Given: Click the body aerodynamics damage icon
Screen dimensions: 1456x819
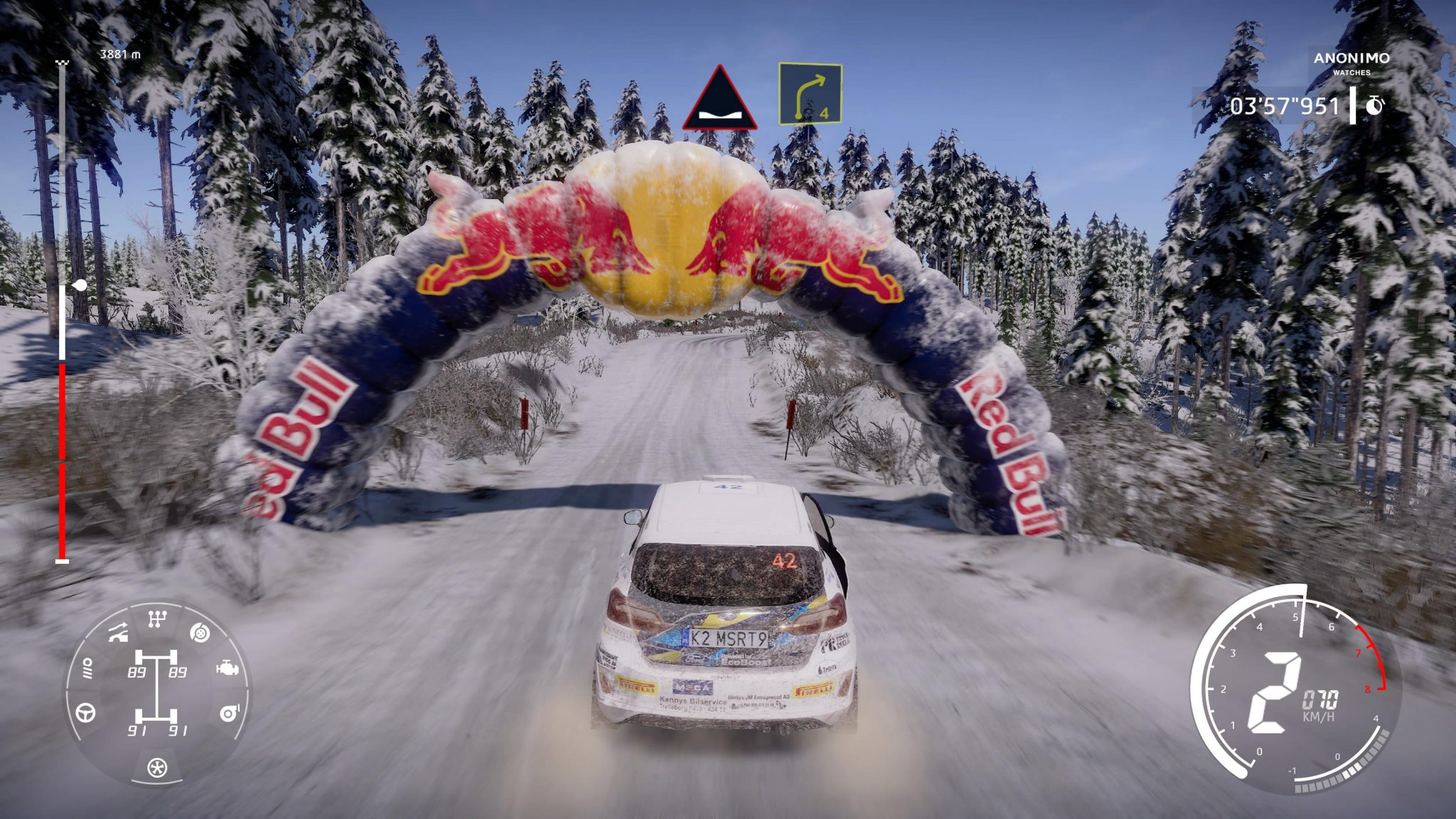Looking at the screenshot, I should pos(118,633).
